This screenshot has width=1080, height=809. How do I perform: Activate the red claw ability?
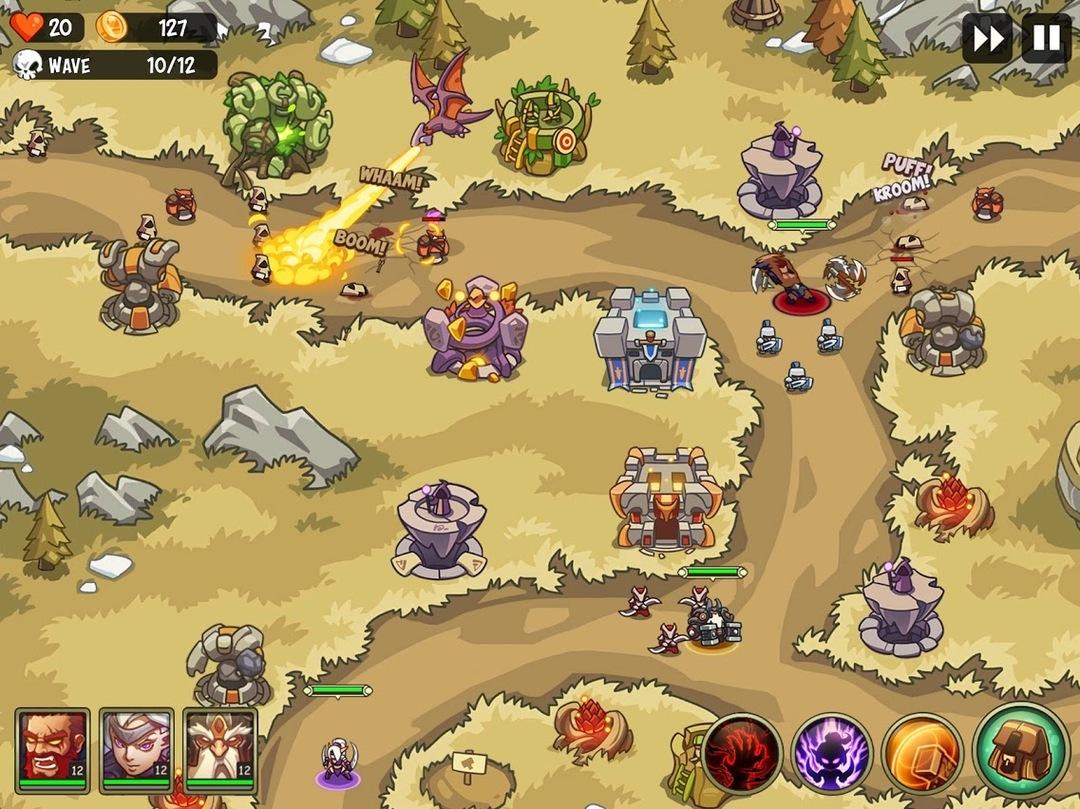point(742,753)
